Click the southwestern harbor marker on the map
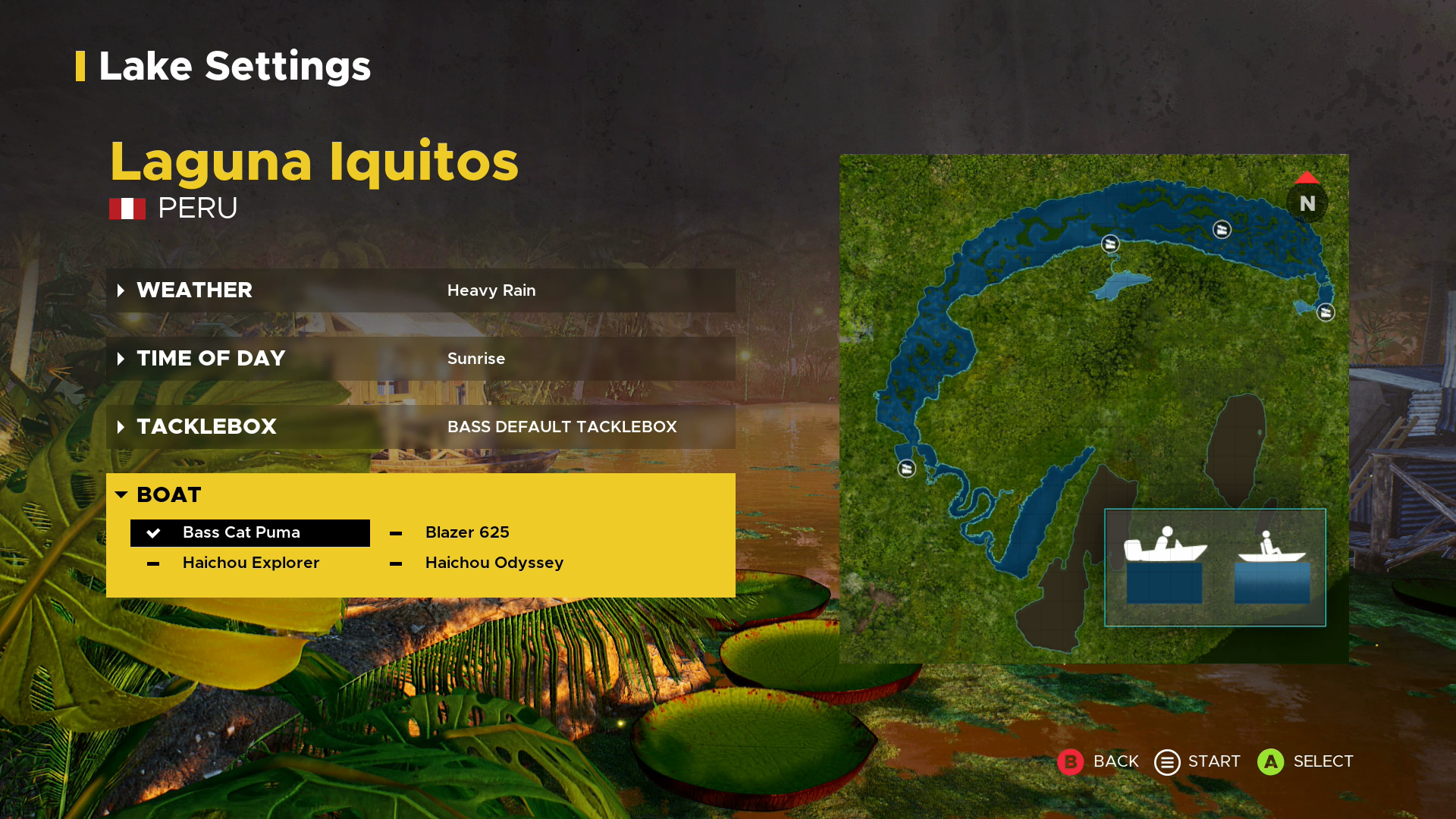This screenshot has width=1456, height=819. 905,469
